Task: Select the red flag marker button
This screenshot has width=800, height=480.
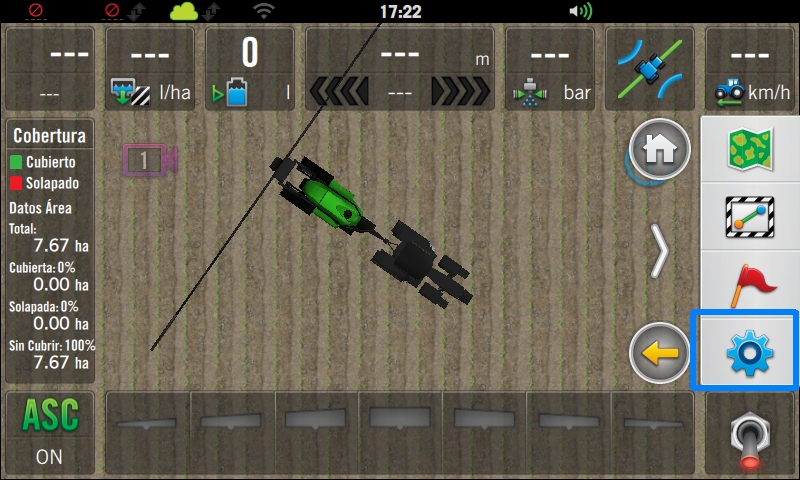Action: click(x=749, y=284)
